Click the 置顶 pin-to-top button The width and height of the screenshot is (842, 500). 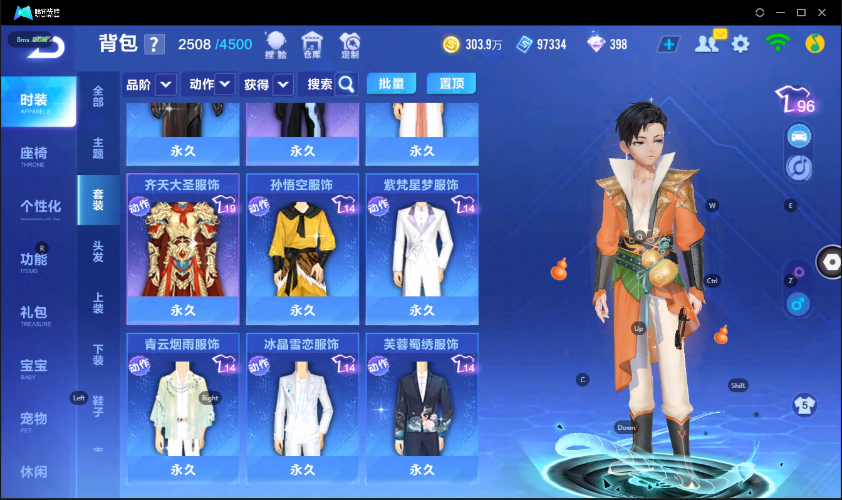tap(451, 84)
